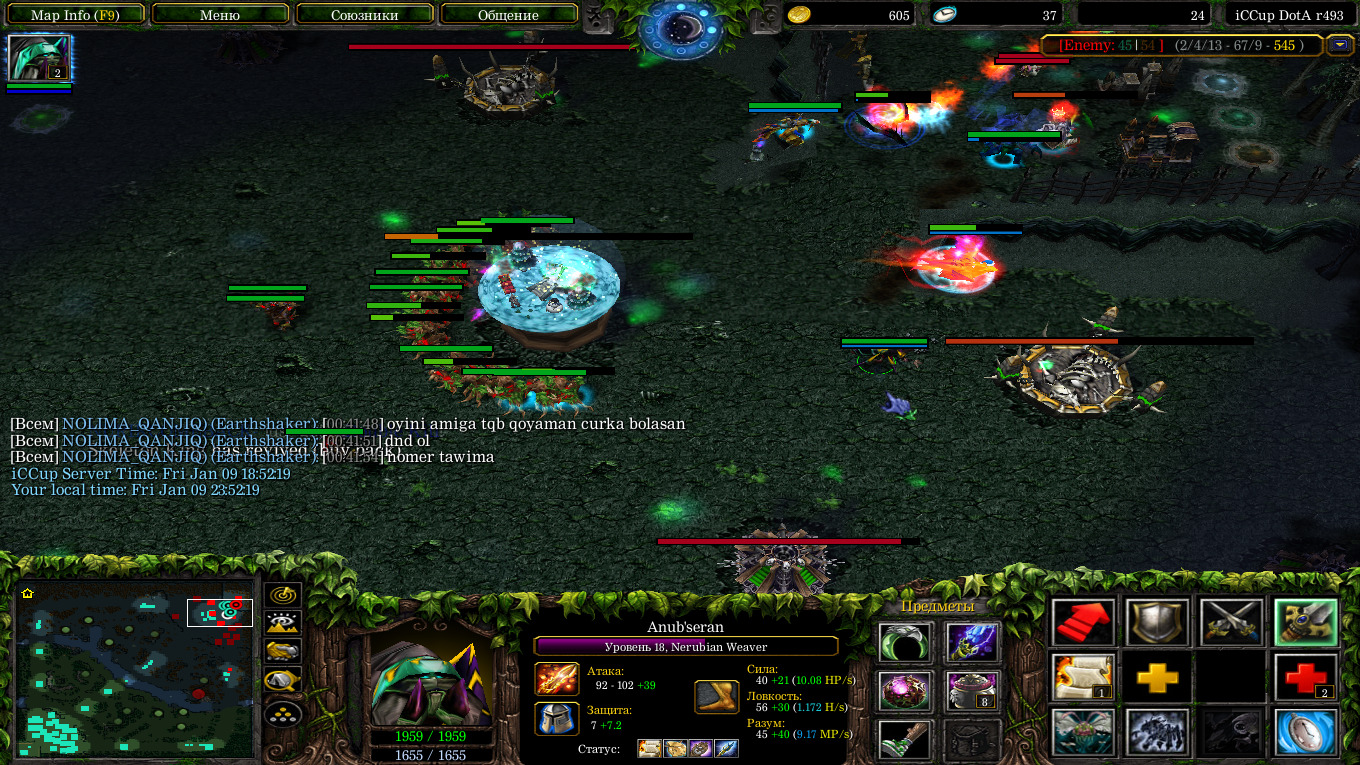This screenshot has height=765, width=1360.
Task: Click the minimap
Action: point(134,668)
